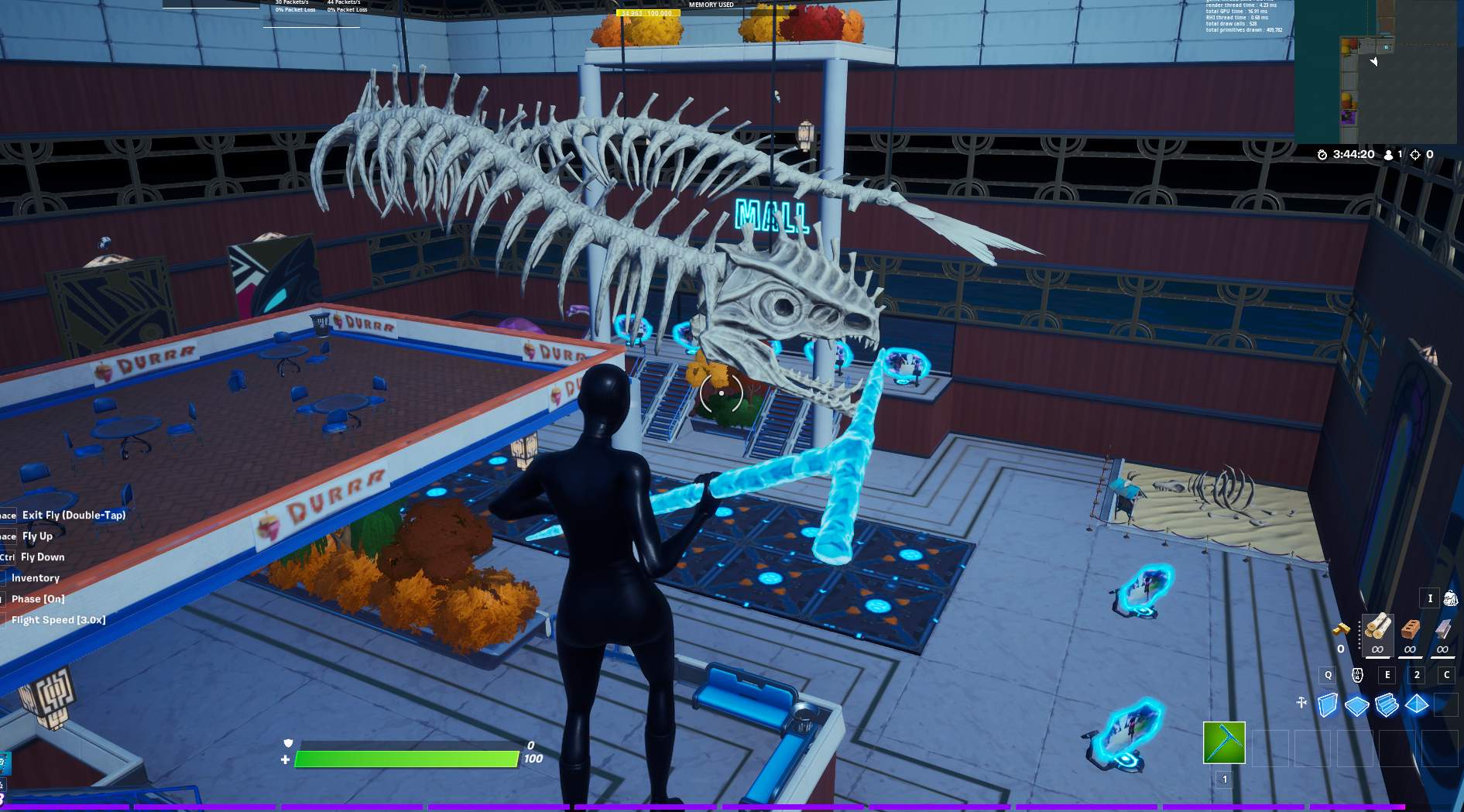
Task: Choose the floor building piece
Action: coord(1356,705)
